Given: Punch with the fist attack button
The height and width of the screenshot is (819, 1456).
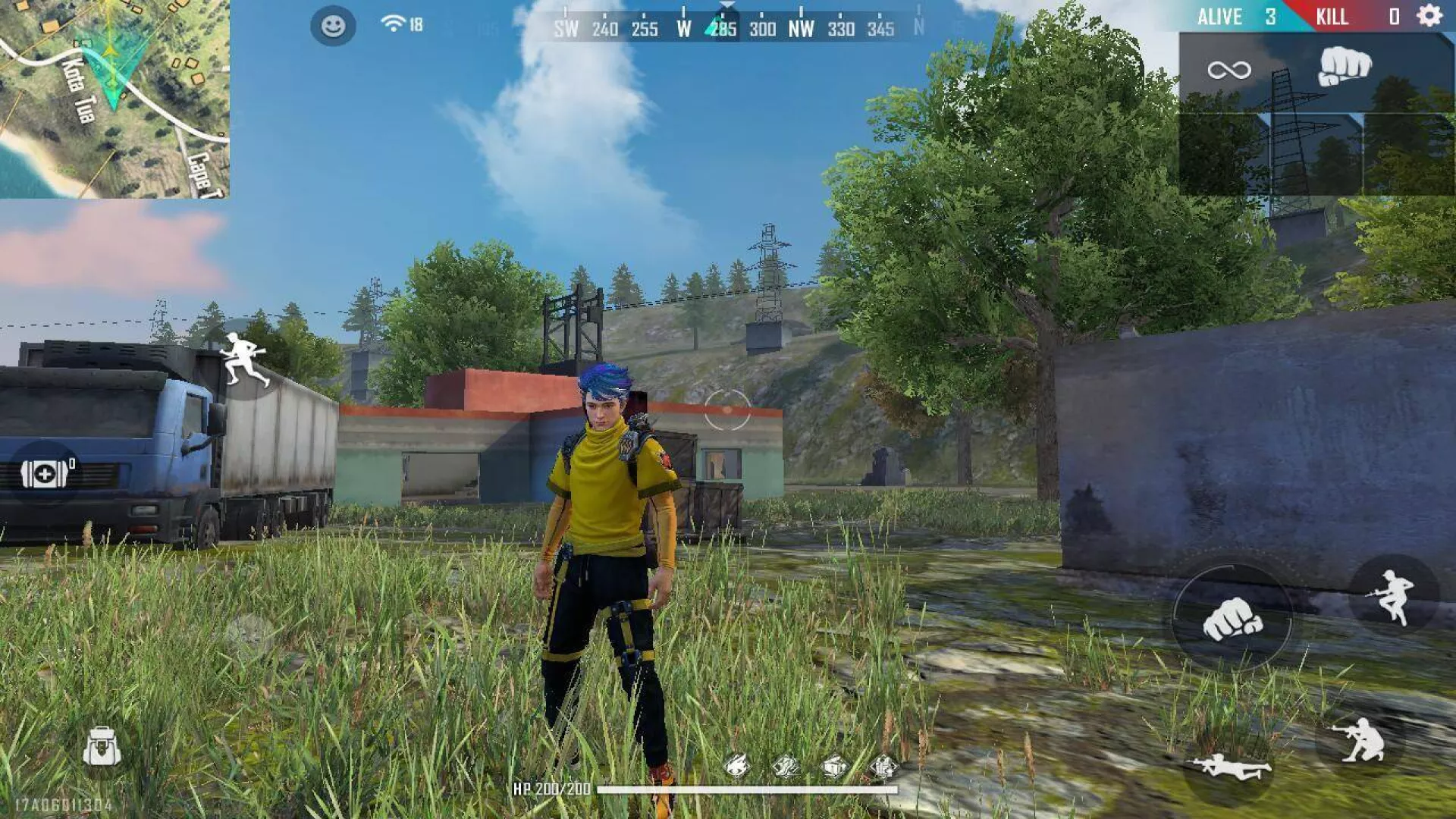Looking at the screenshot, I should [x=1232, y=618].
